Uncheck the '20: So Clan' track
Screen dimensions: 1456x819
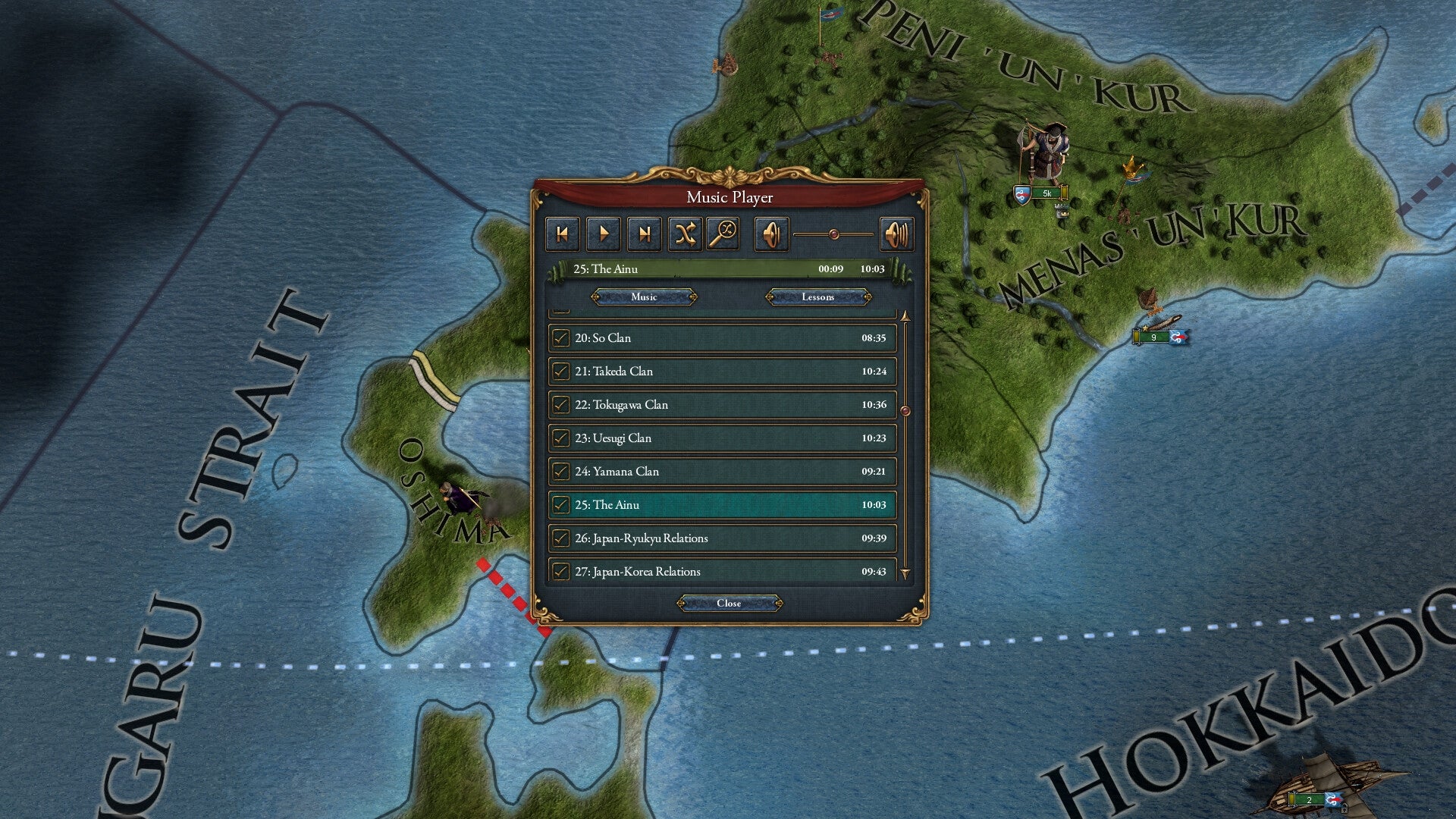click(561, 337)
